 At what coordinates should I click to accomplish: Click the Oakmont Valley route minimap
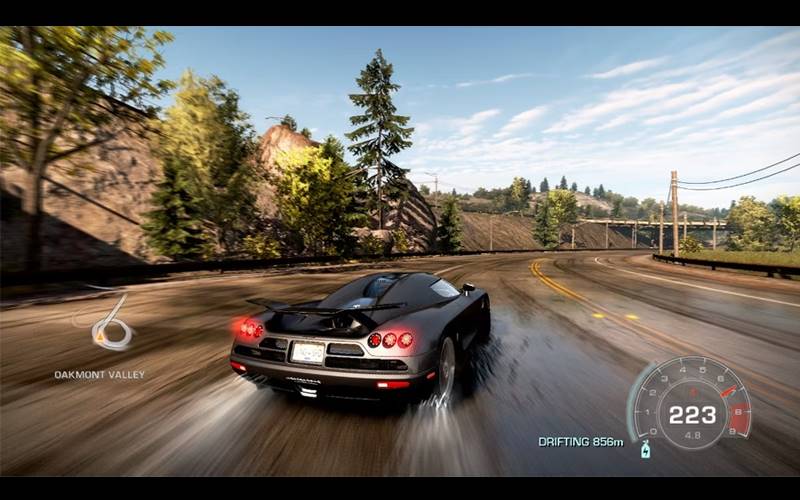(109, 323)
